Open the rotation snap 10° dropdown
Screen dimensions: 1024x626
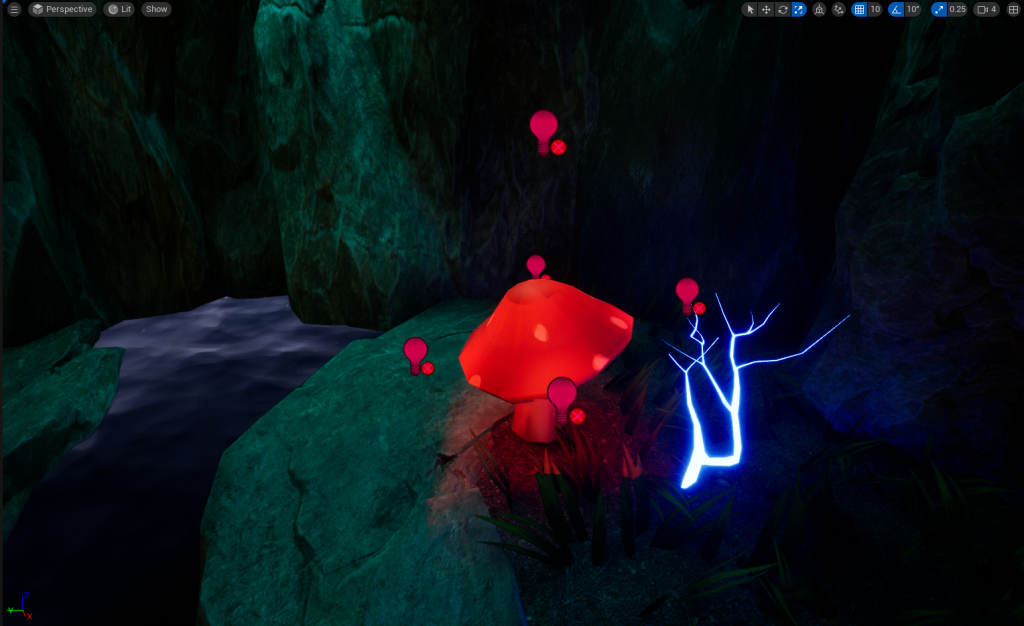[913, 9]
